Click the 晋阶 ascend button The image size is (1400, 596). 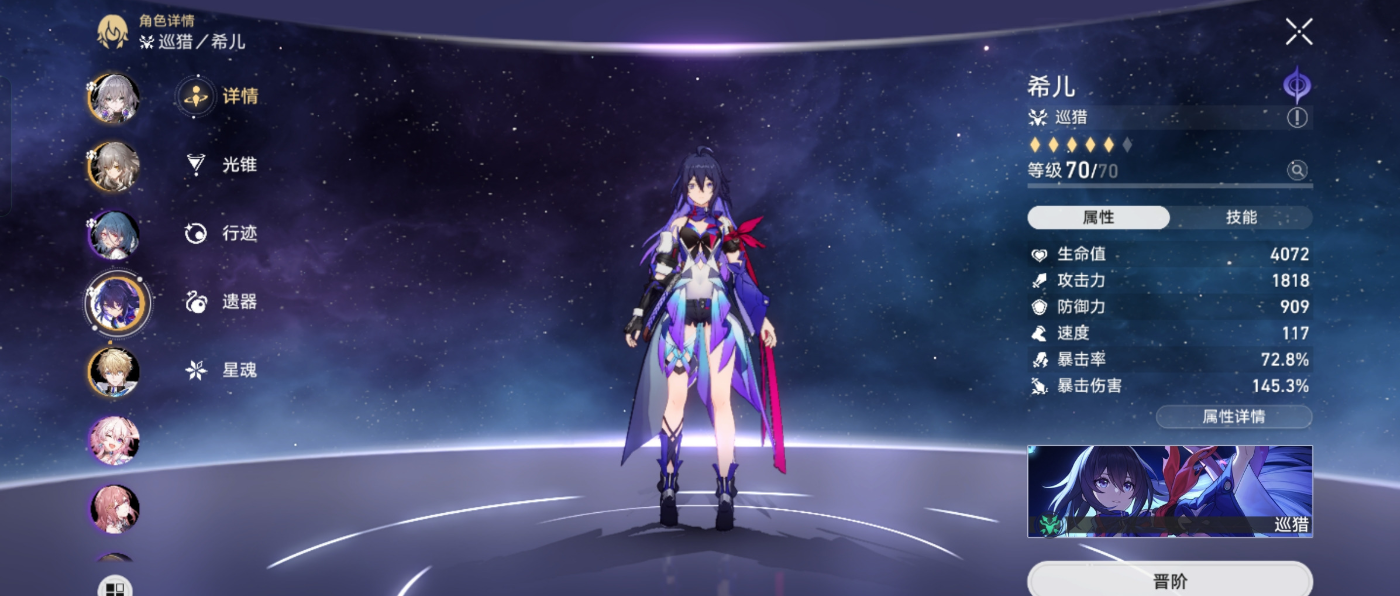[x=1169, y=581]
